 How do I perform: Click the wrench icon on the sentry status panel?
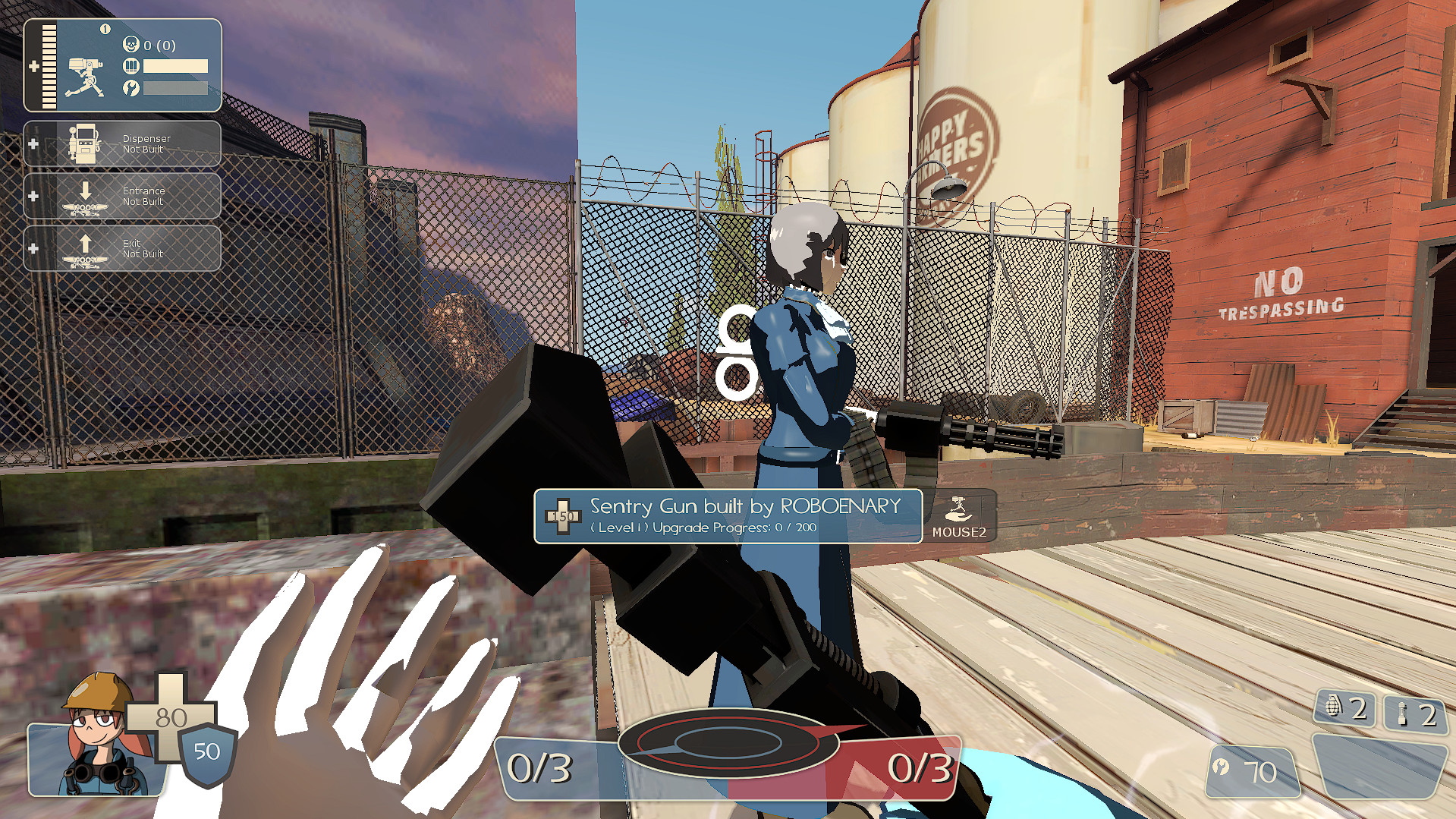pyautogui.click(x=133, y=87)
